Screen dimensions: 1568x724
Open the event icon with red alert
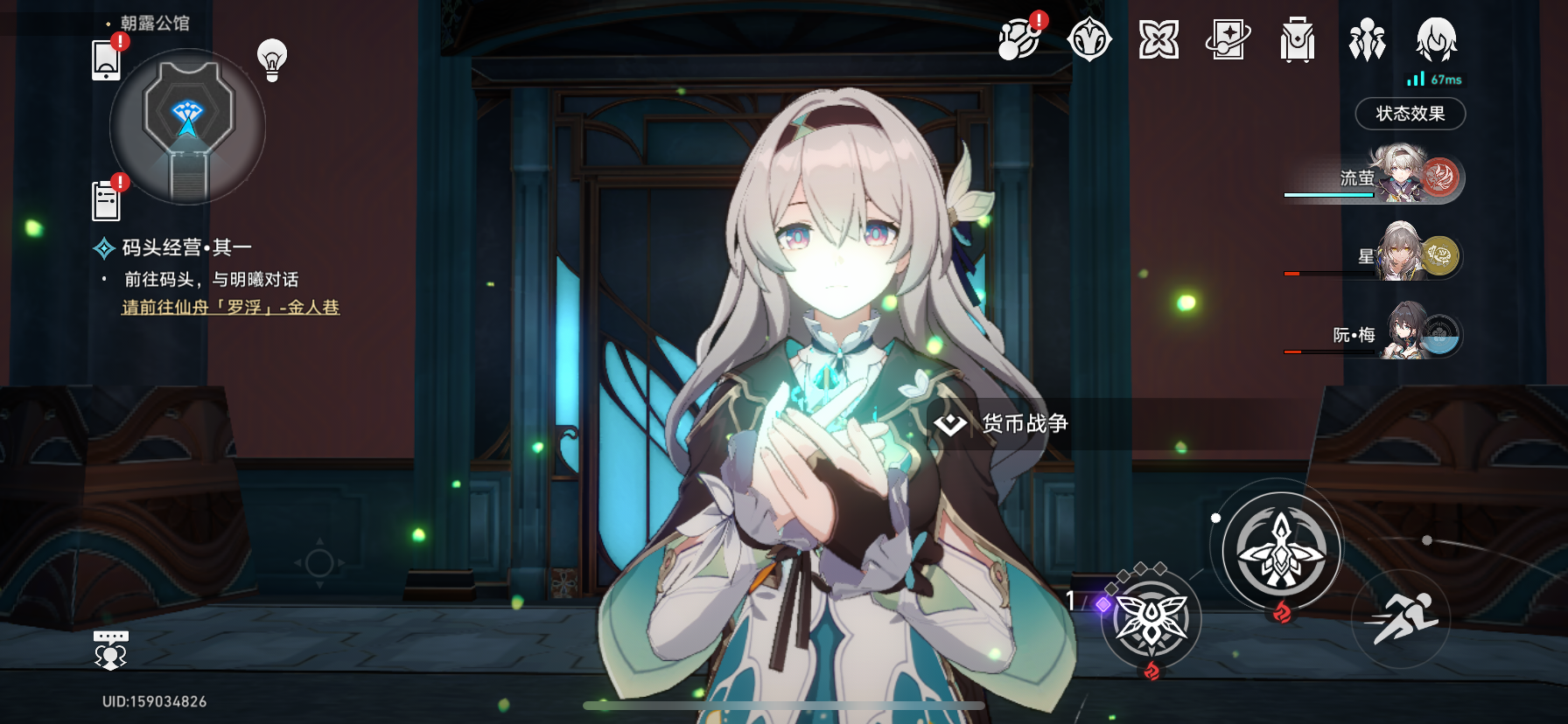point(1019,39)
